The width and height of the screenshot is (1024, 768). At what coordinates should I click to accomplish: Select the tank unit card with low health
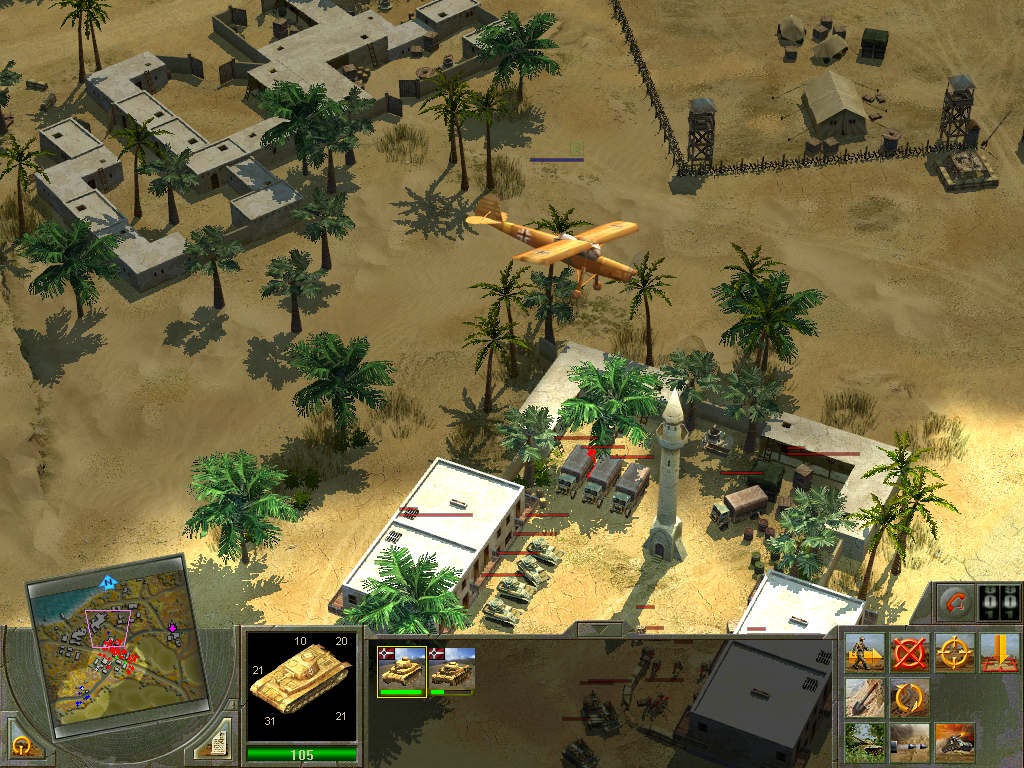[452, 670]
